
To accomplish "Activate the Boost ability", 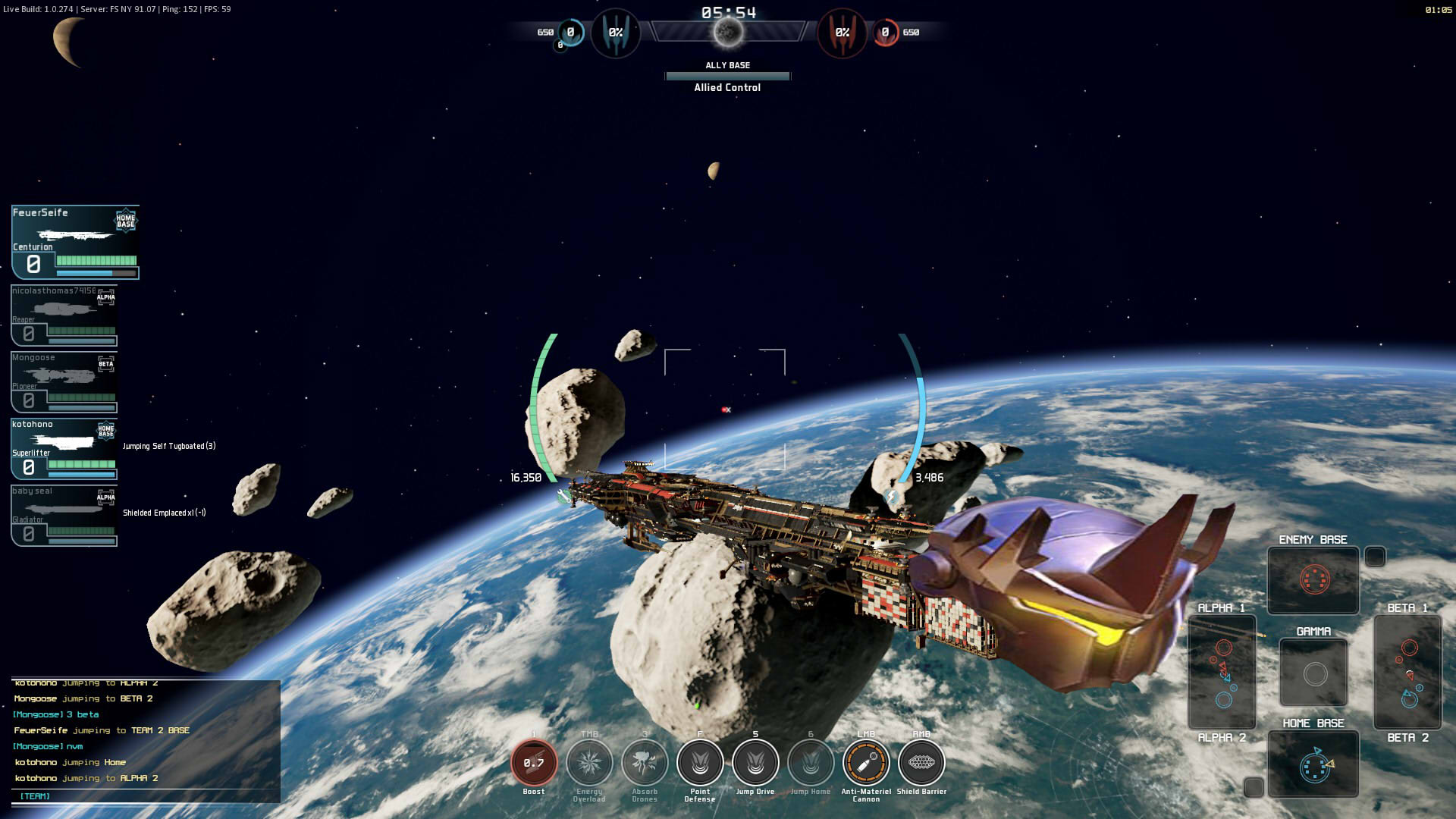I will pyautogui.click(x=534, y=763).
